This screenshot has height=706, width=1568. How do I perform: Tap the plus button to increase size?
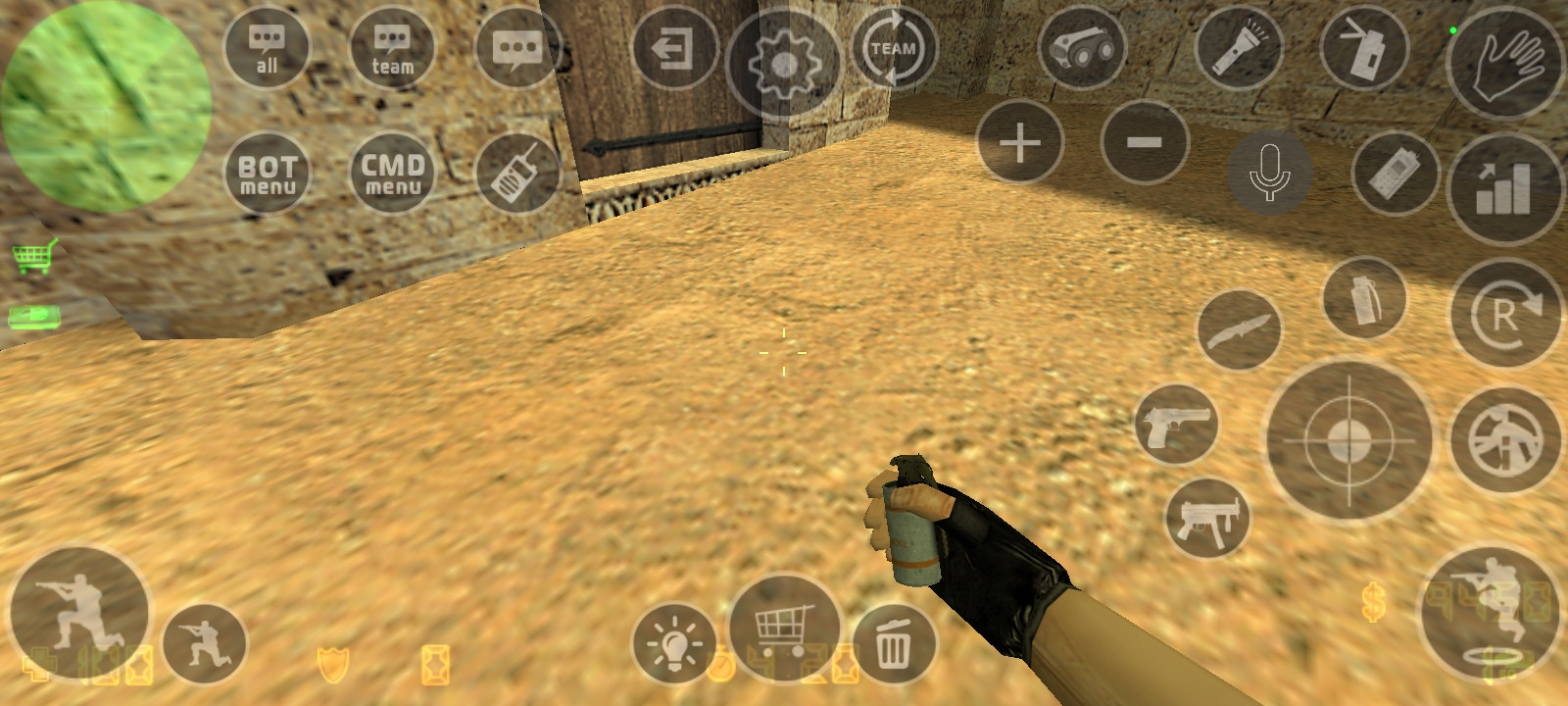[x=1019, y=142]
